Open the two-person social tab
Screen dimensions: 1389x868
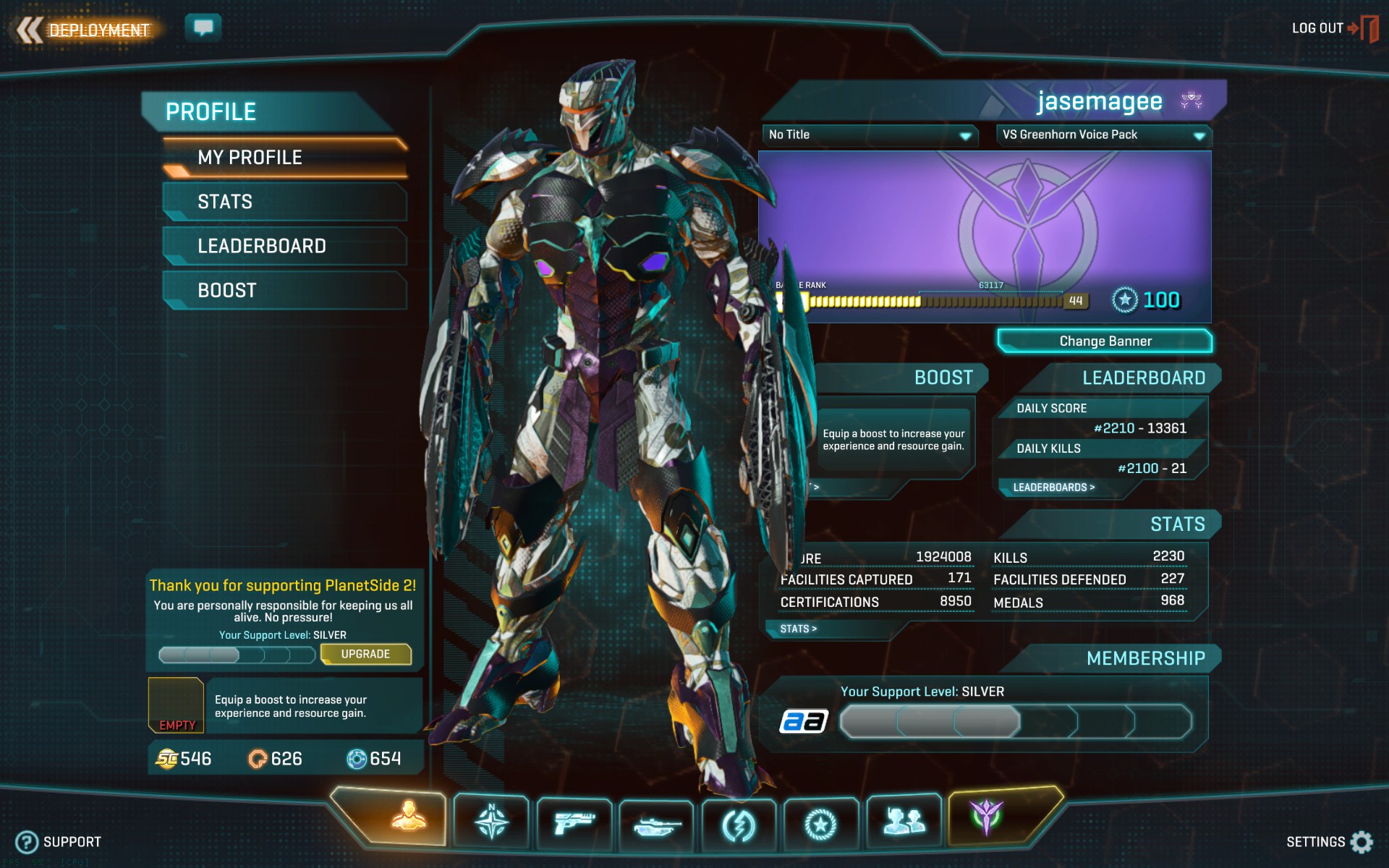904,821
